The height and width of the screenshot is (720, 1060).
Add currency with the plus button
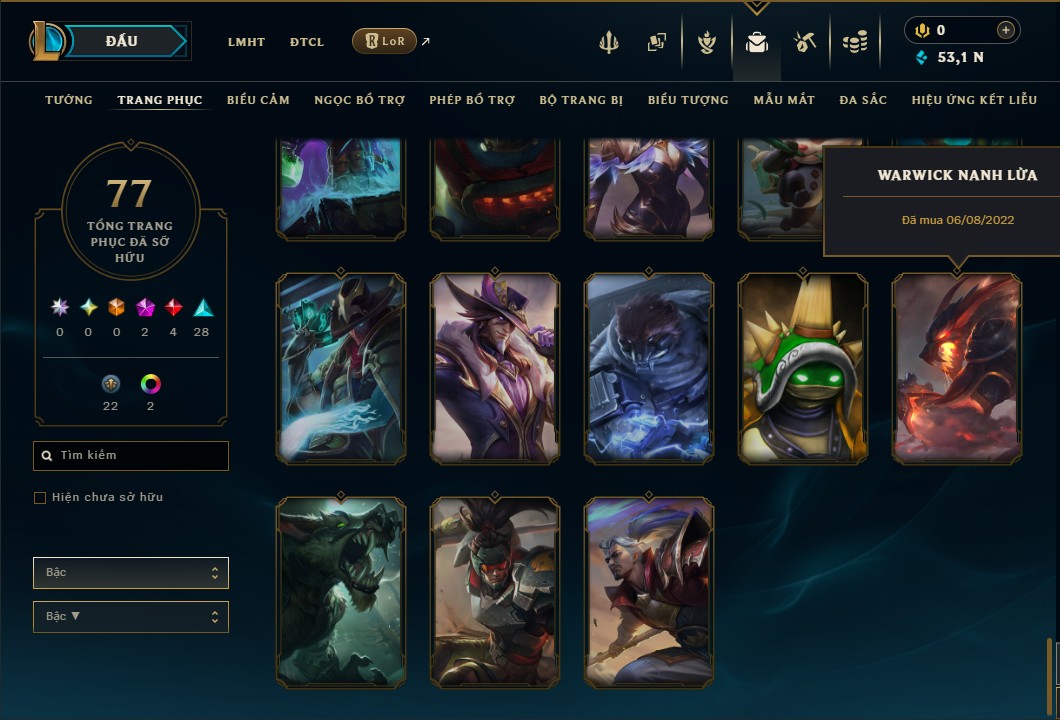(x=1006, y=30)
